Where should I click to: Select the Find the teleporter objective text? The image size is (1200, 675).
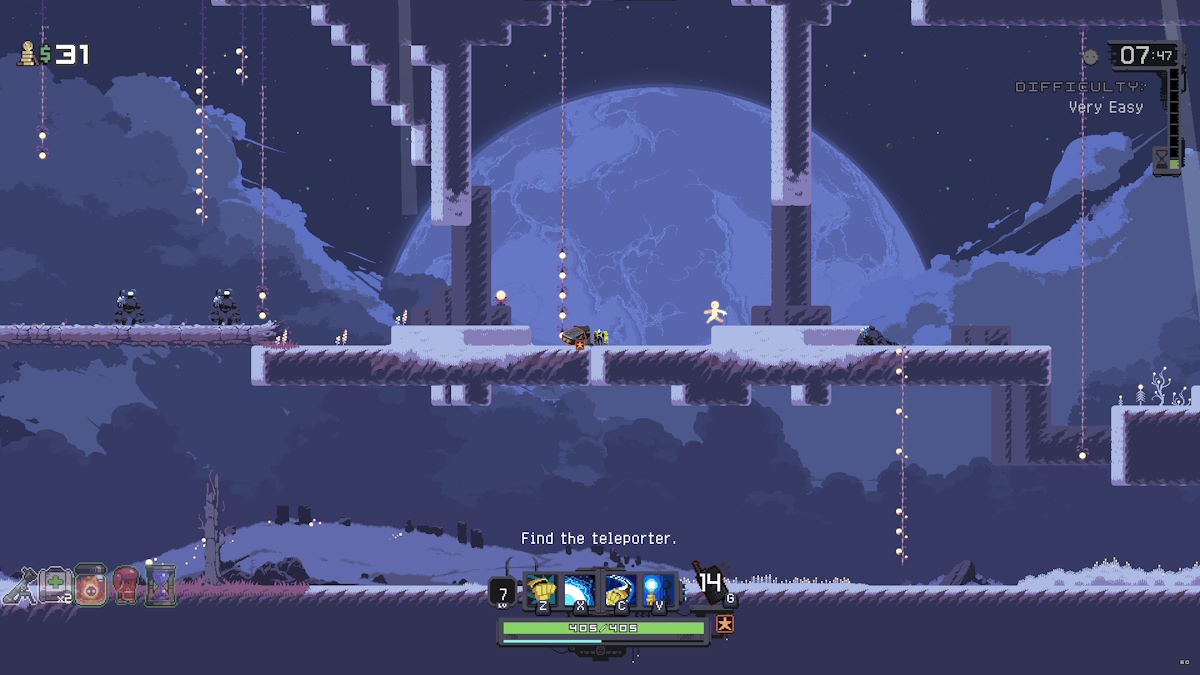(598, 539)
